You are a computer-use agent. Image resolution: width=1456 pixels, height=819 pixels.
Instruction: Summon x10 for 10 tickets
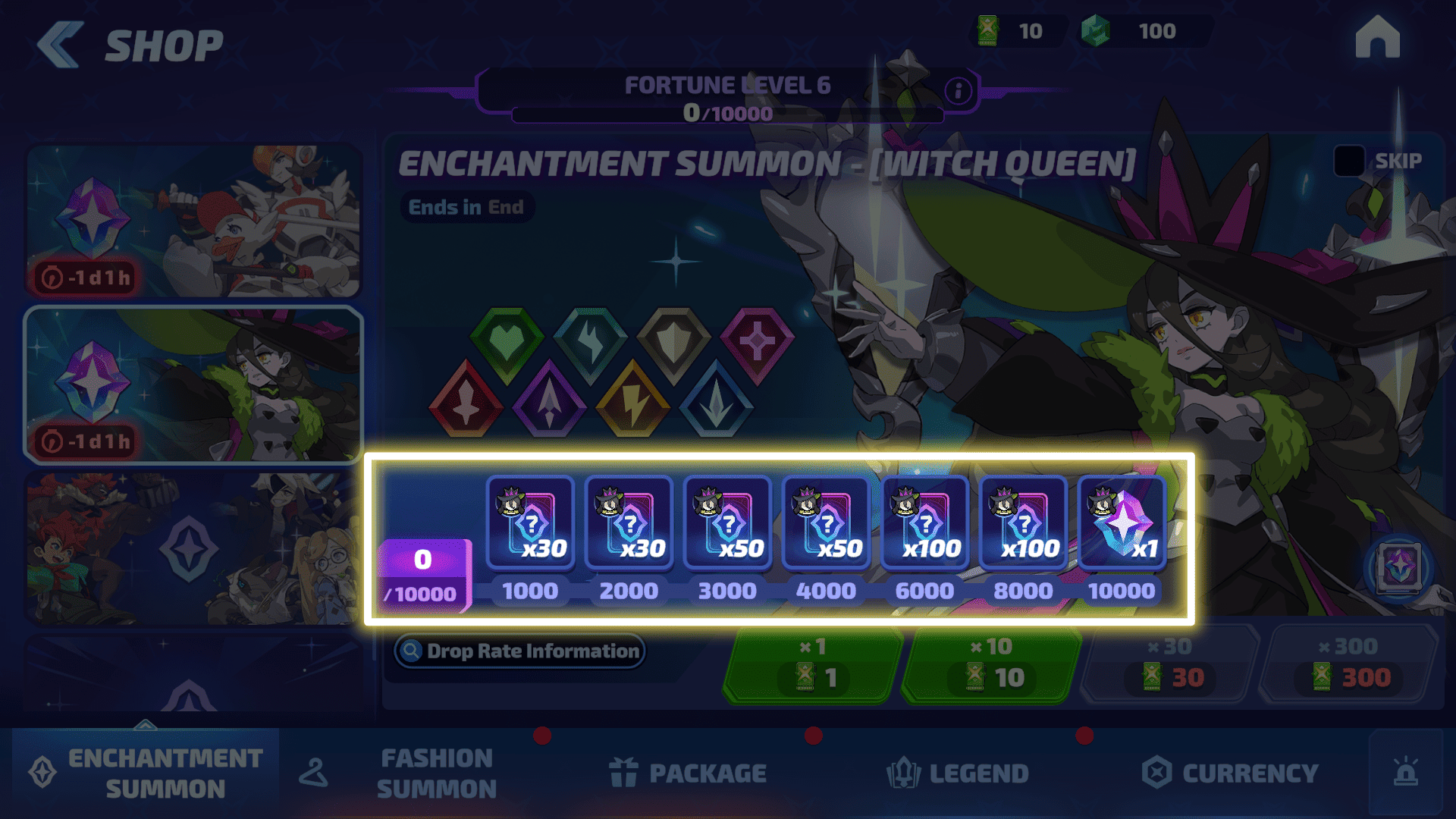[991, 666]
